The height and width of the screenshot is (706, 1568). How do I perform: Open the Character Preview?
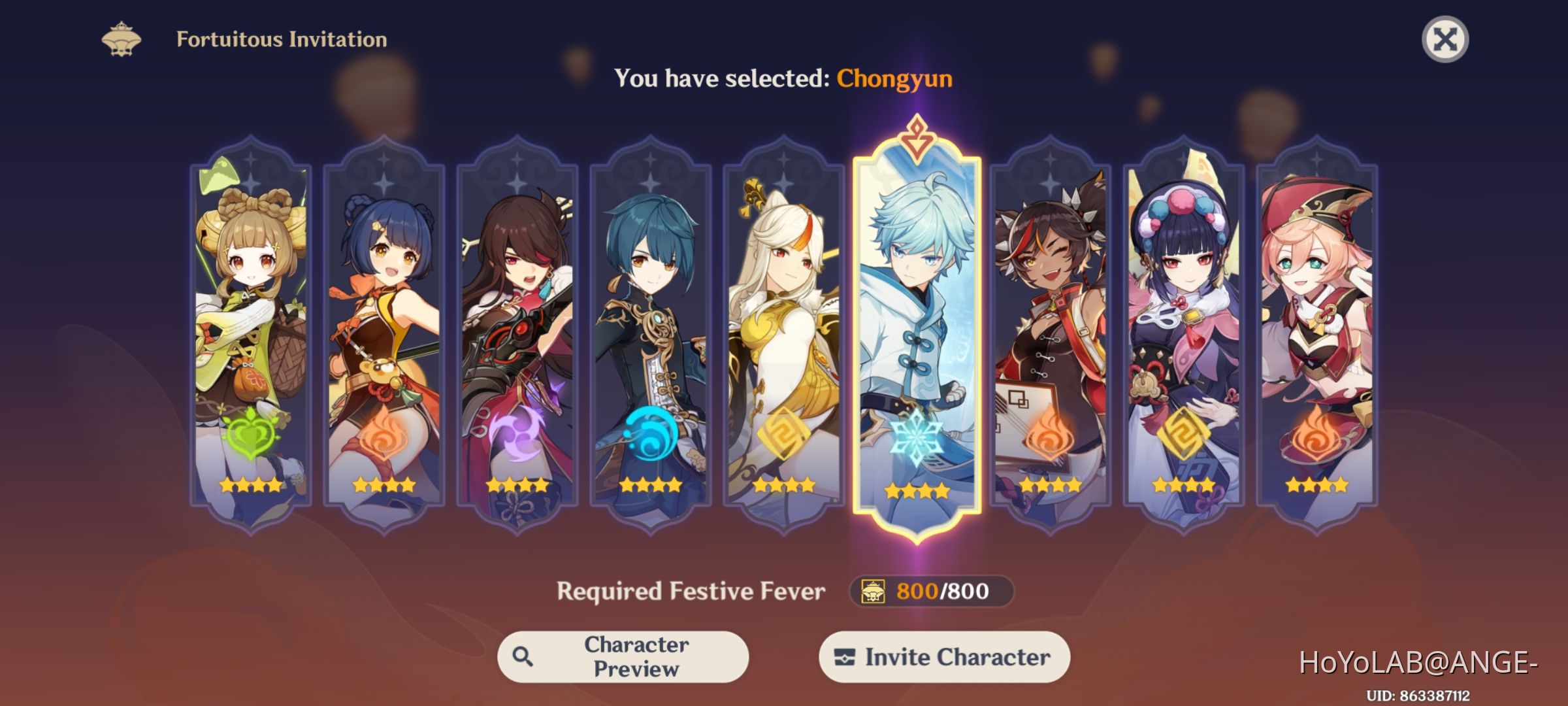(624, 656)
